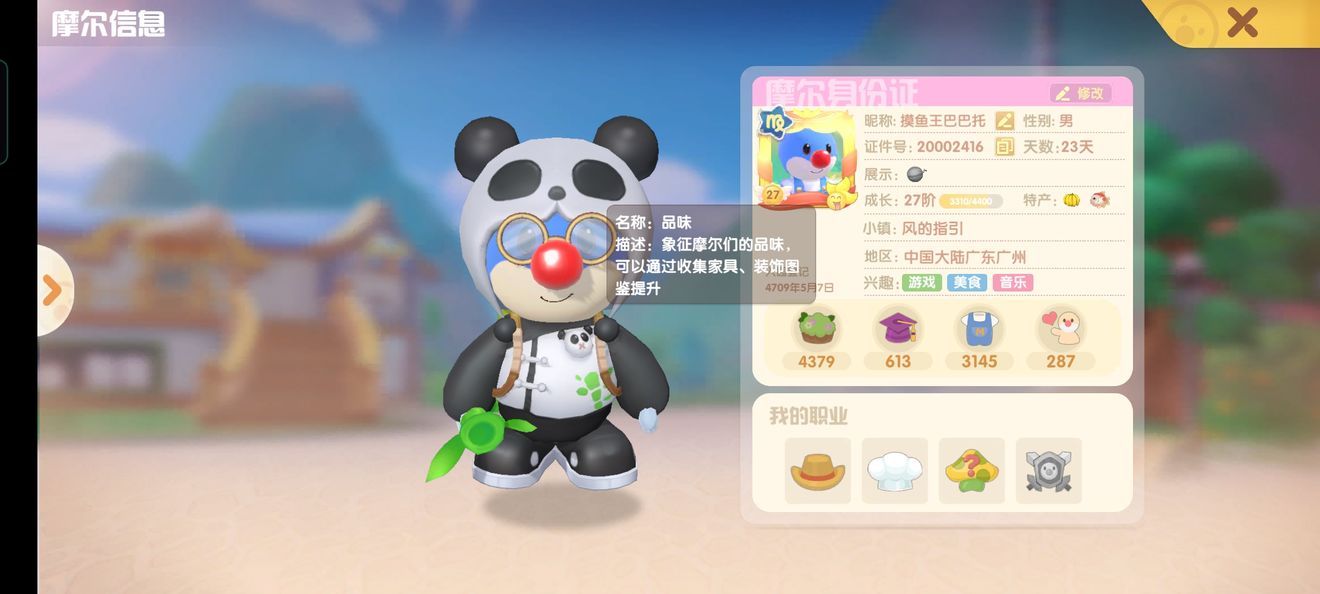Tap the potted plant taste stat
This screenshot has width=1320, height=594.
click(817, 328)
